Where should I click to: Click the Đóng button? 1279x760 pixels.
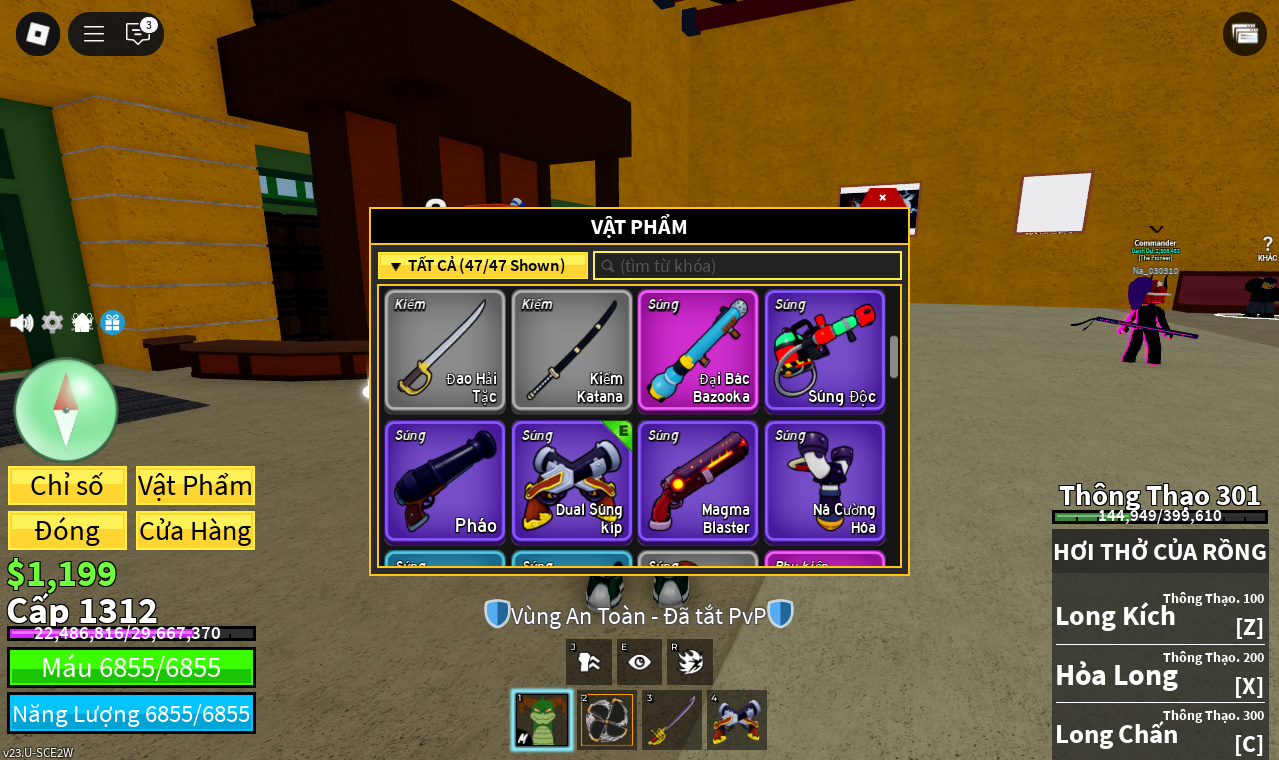coord(67,531)
